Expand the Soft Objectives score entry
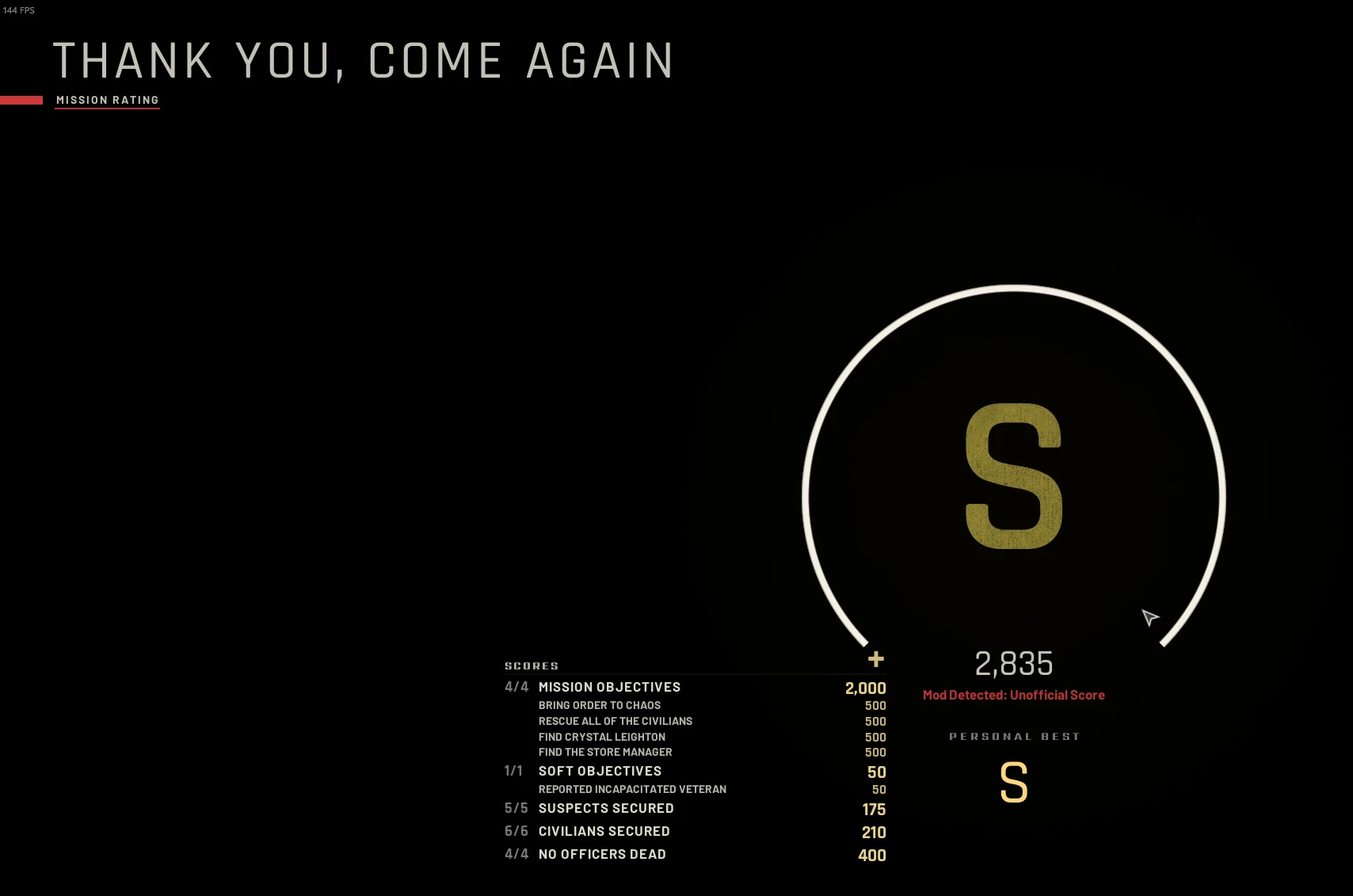Image resolution: width=1353 pixels, height=896 pixels. 600,771
